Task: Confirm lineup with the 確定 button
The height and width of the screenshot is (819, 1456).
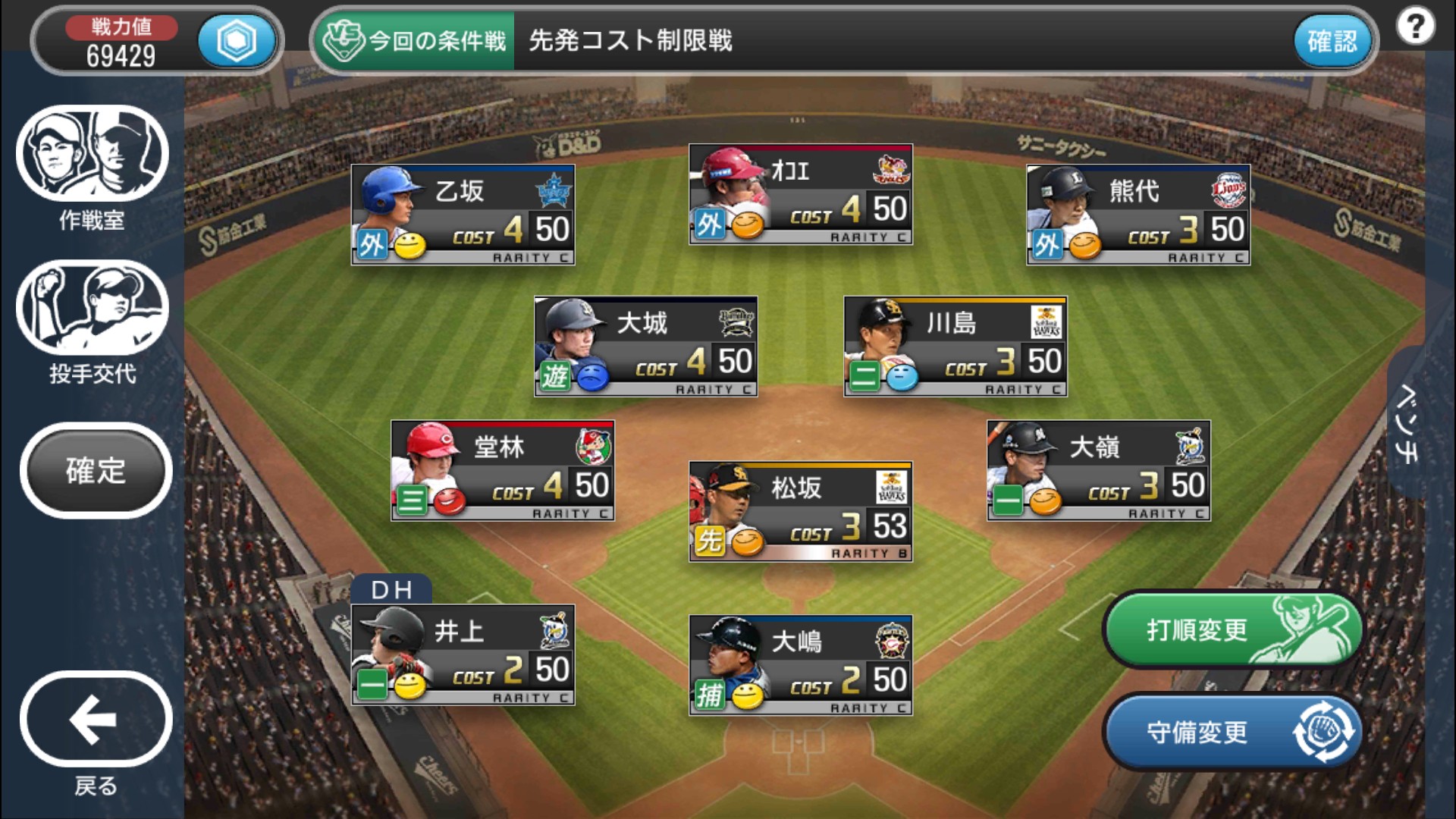Action: [96, 470]
